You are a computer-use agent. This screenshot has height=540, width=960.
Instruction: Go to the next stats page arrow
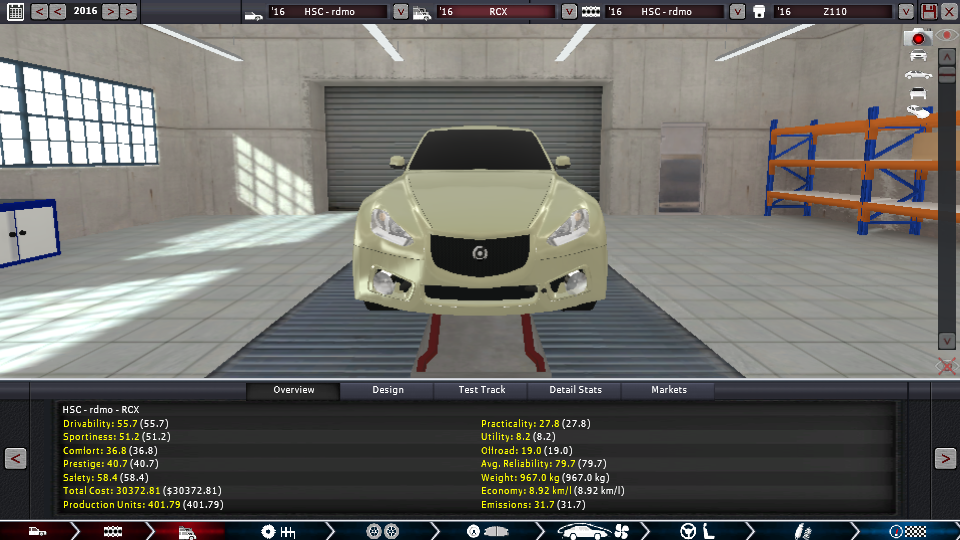945,459
